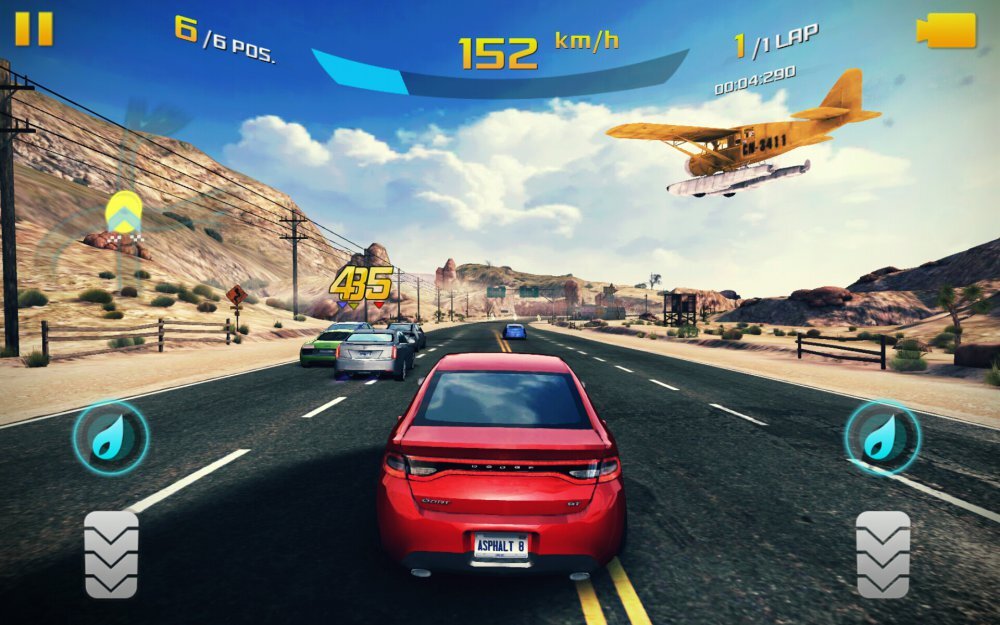Tap the left brake chevron pedal
This screenshot has width=1000, height=625.
click(x=111, y=554)
